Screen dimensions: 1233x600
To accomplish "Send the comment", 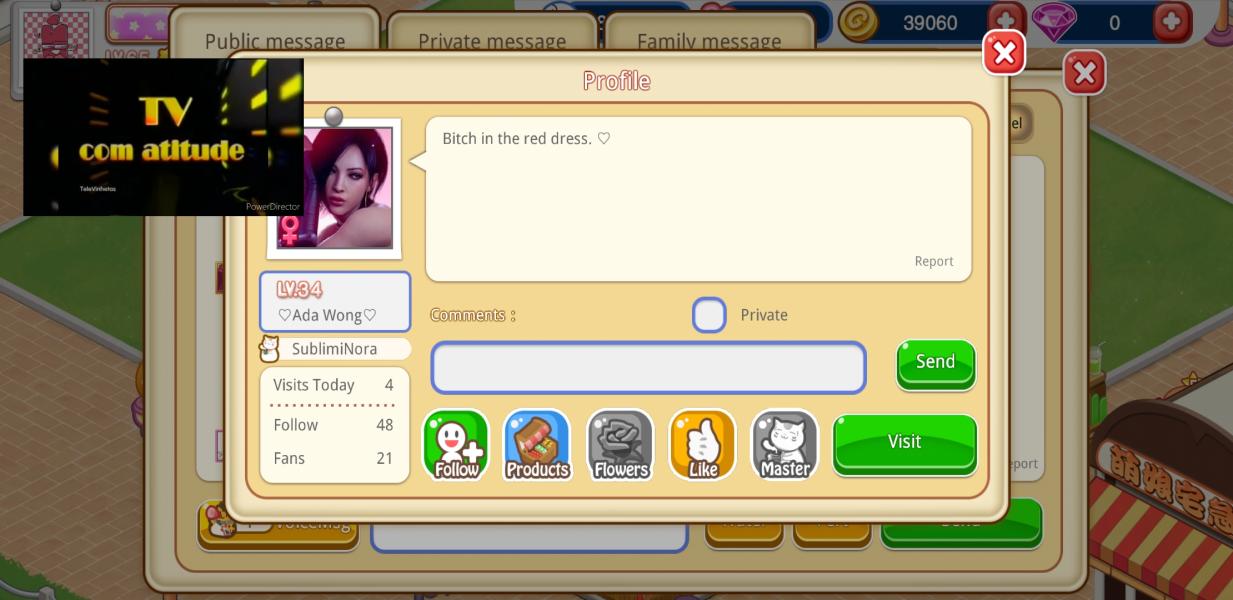I will 935,362.
